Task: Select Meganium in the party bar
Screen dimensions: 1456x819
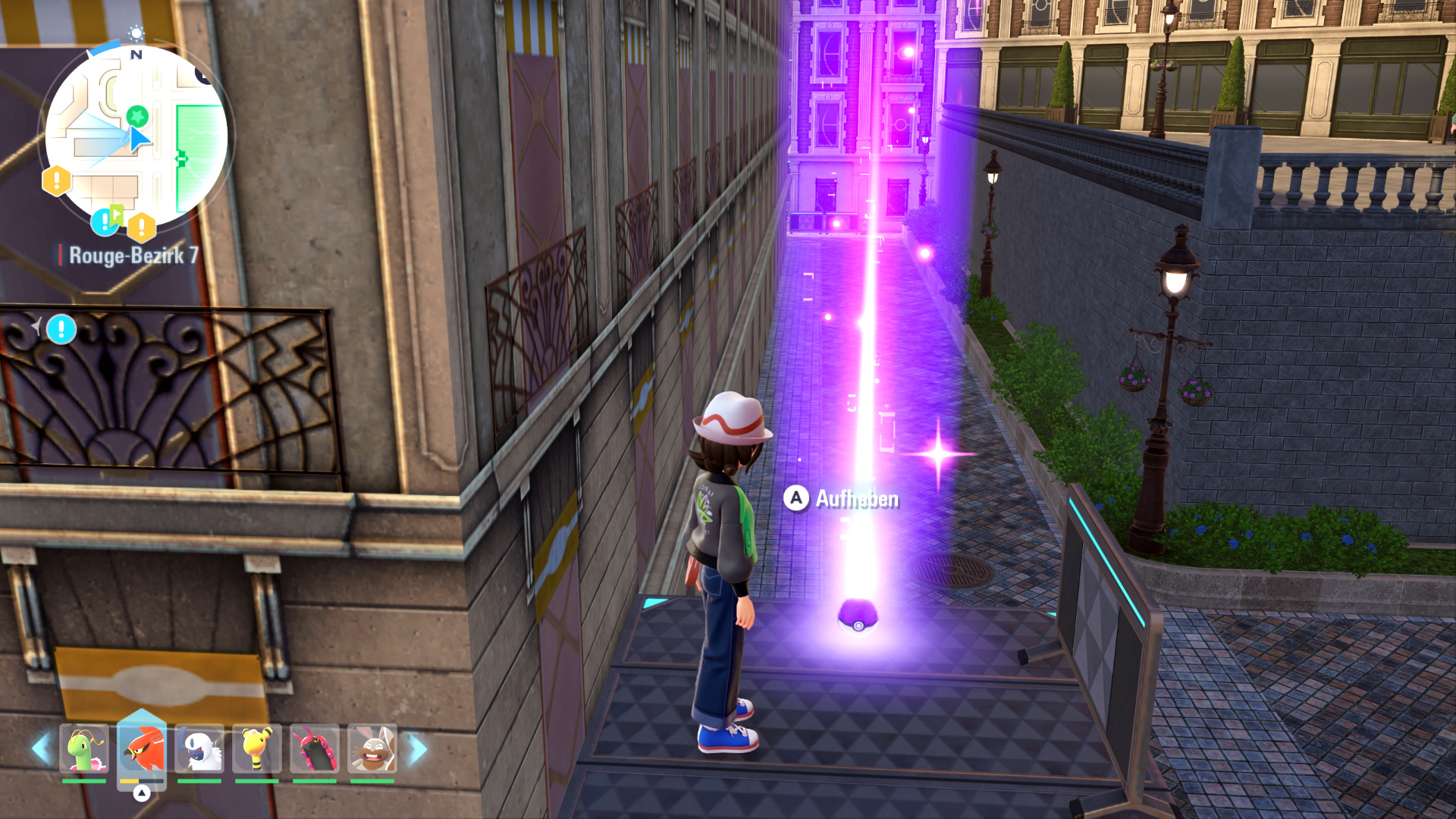Action: point(83,748)
